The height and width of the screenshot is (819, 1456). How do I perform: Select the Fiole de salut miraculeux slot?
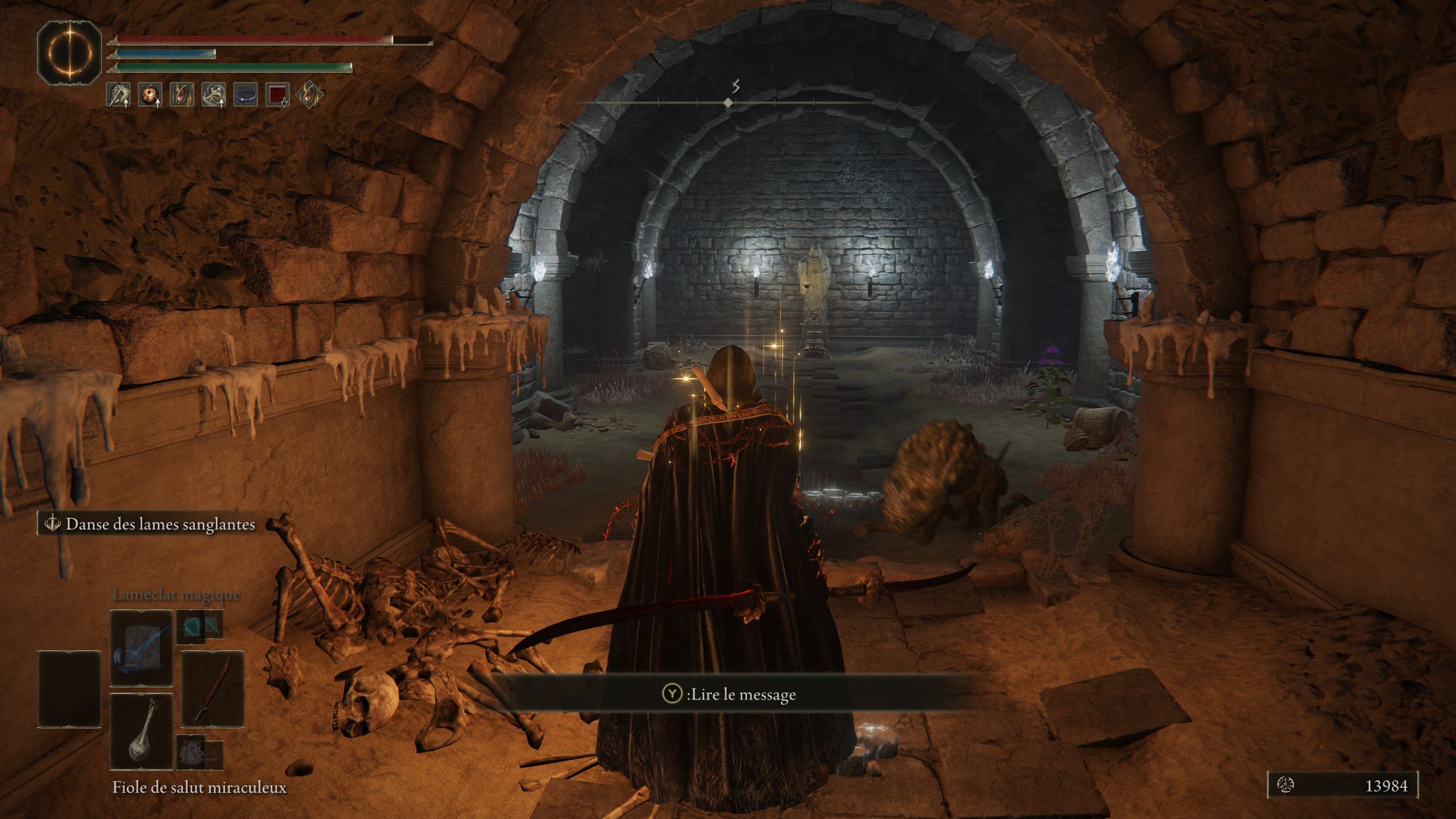click(141, 731)
